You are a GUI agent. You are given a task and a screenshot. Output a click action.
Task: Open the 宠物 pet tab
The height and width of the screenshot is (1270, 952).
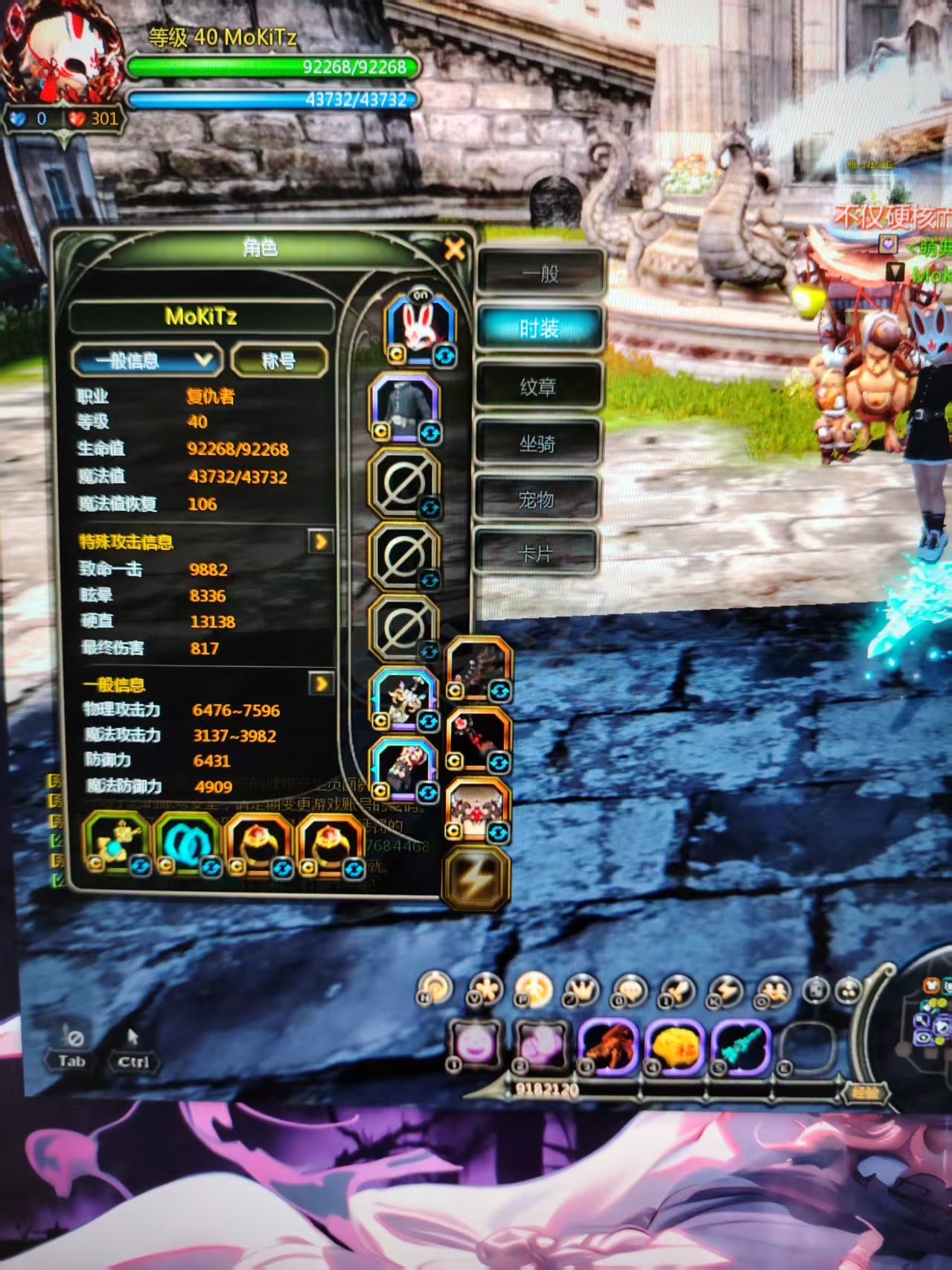[536, 500]
